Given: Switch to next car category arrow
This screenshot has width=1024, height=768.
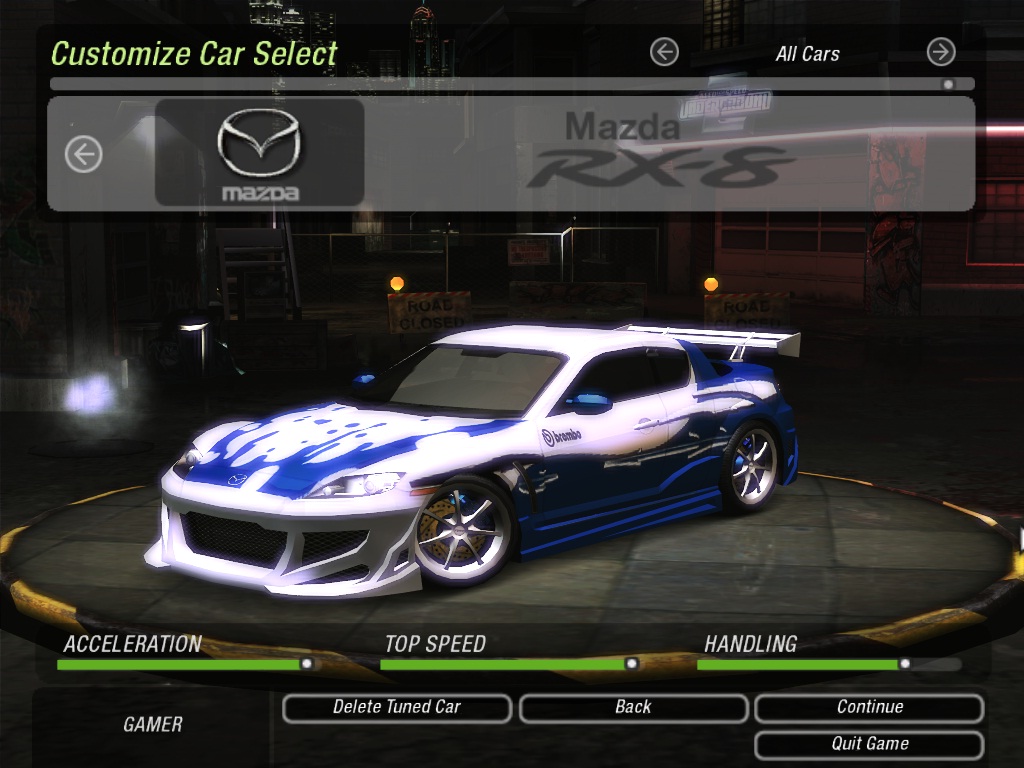Looking at the screenshot, I should [941, 53].
